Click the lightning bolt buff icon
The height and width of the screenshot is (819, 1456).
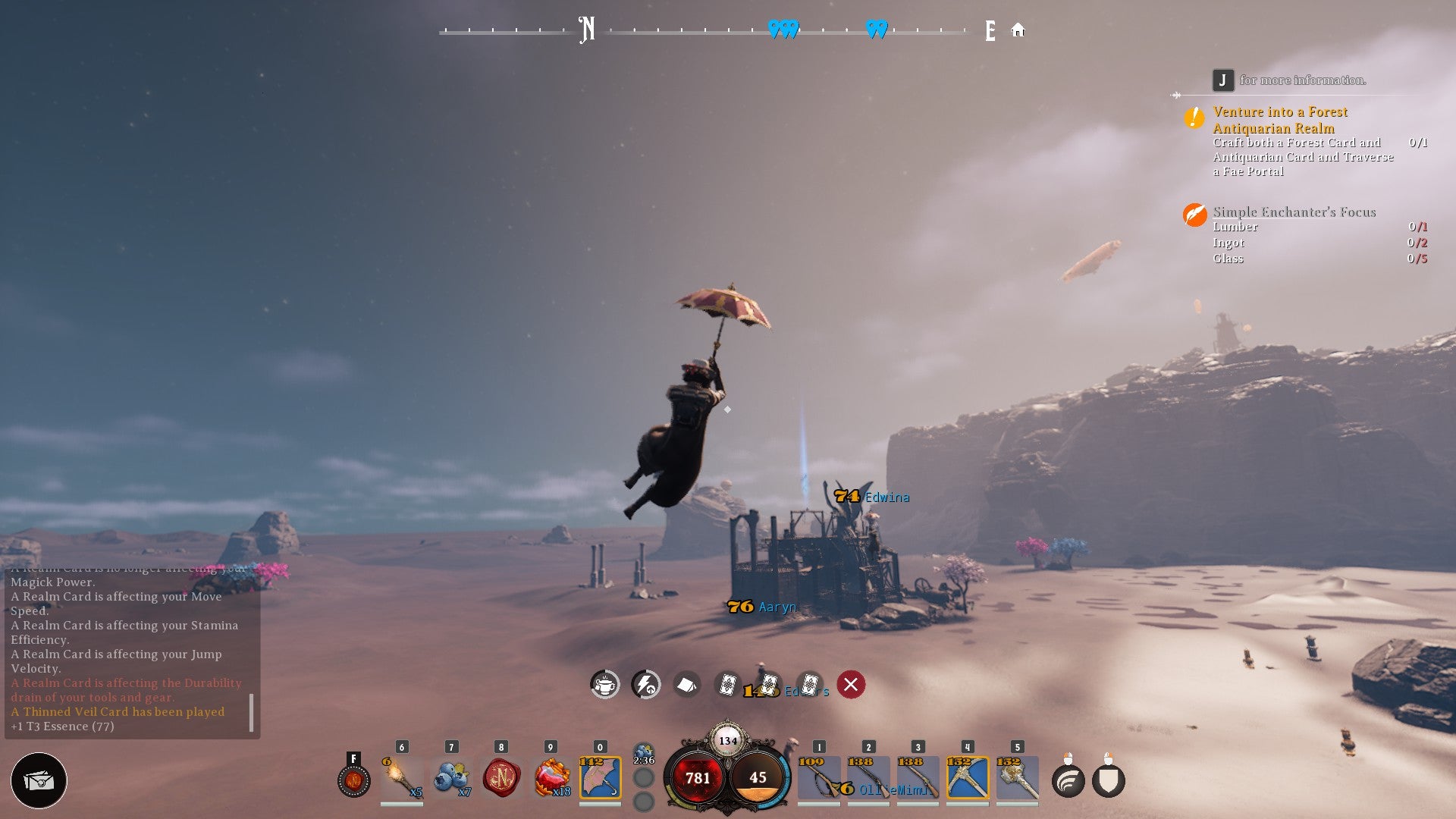[x=646, y=685]
